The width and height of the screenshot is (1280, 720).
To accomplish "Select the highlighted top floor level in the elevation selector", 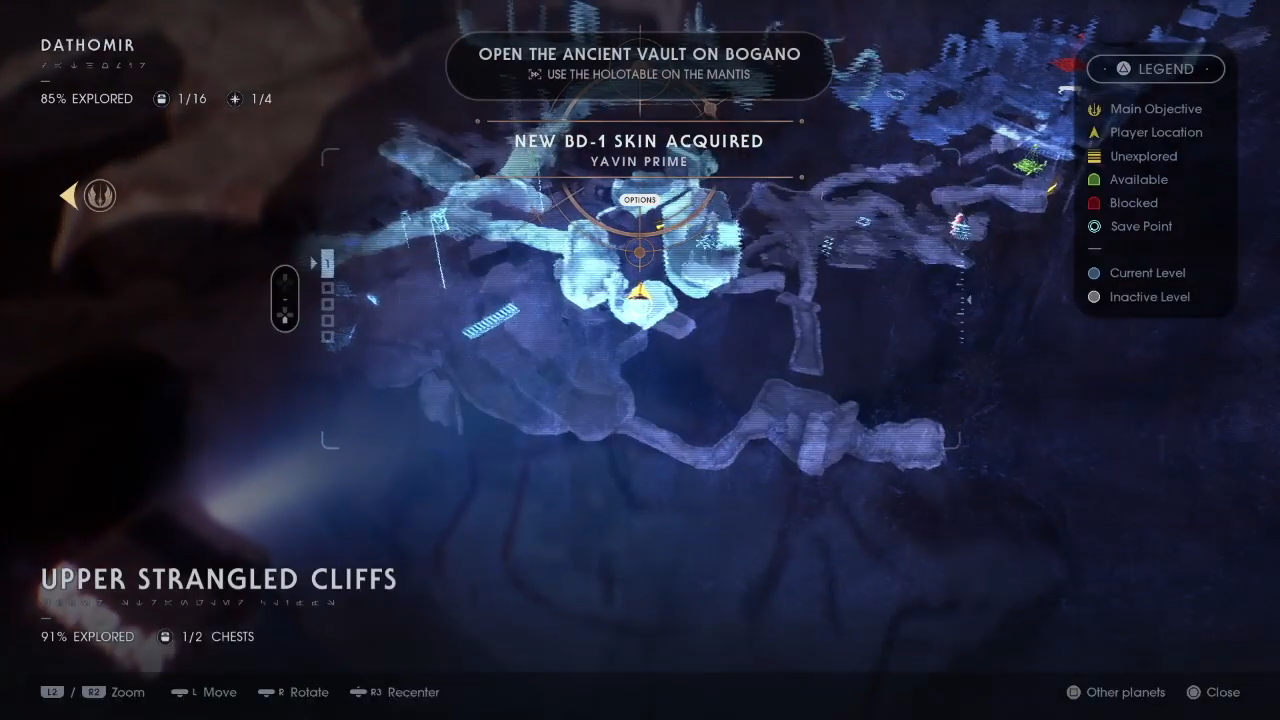I will 327,261.
